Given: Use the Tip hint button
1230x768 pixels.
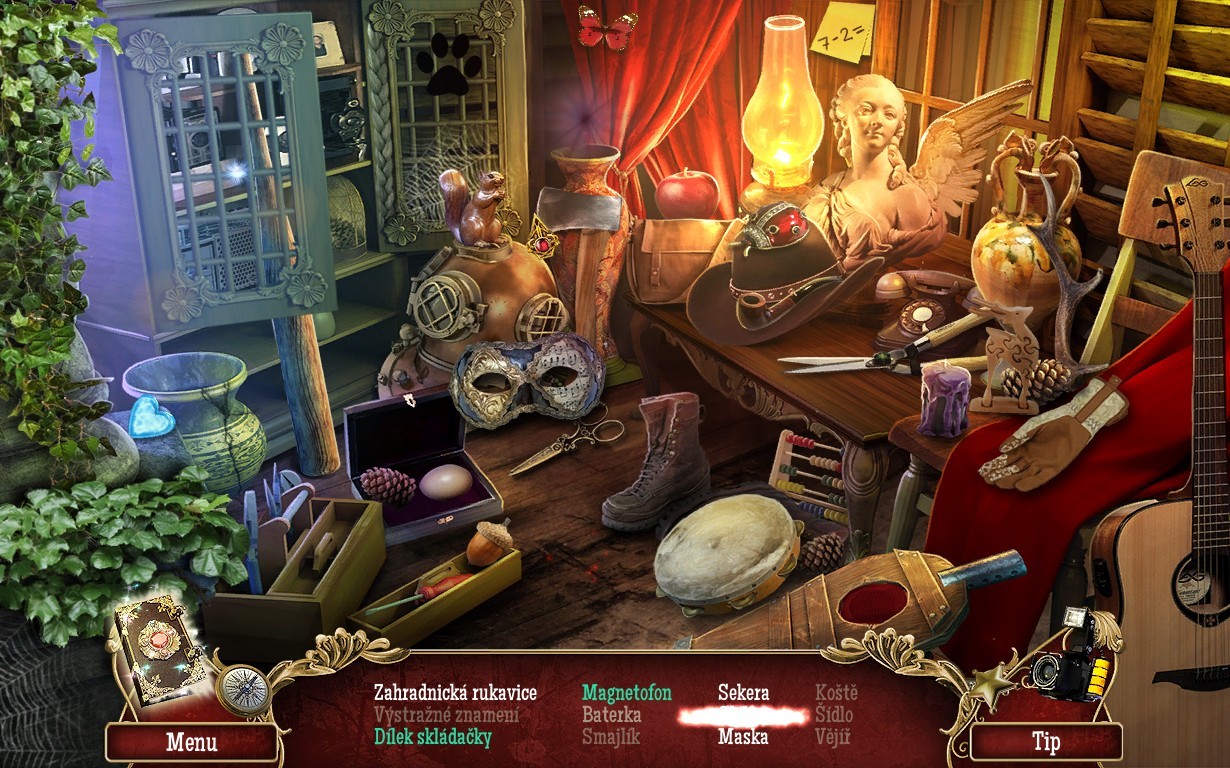Looking at the screenshot, I should (x=1045, y=742).
